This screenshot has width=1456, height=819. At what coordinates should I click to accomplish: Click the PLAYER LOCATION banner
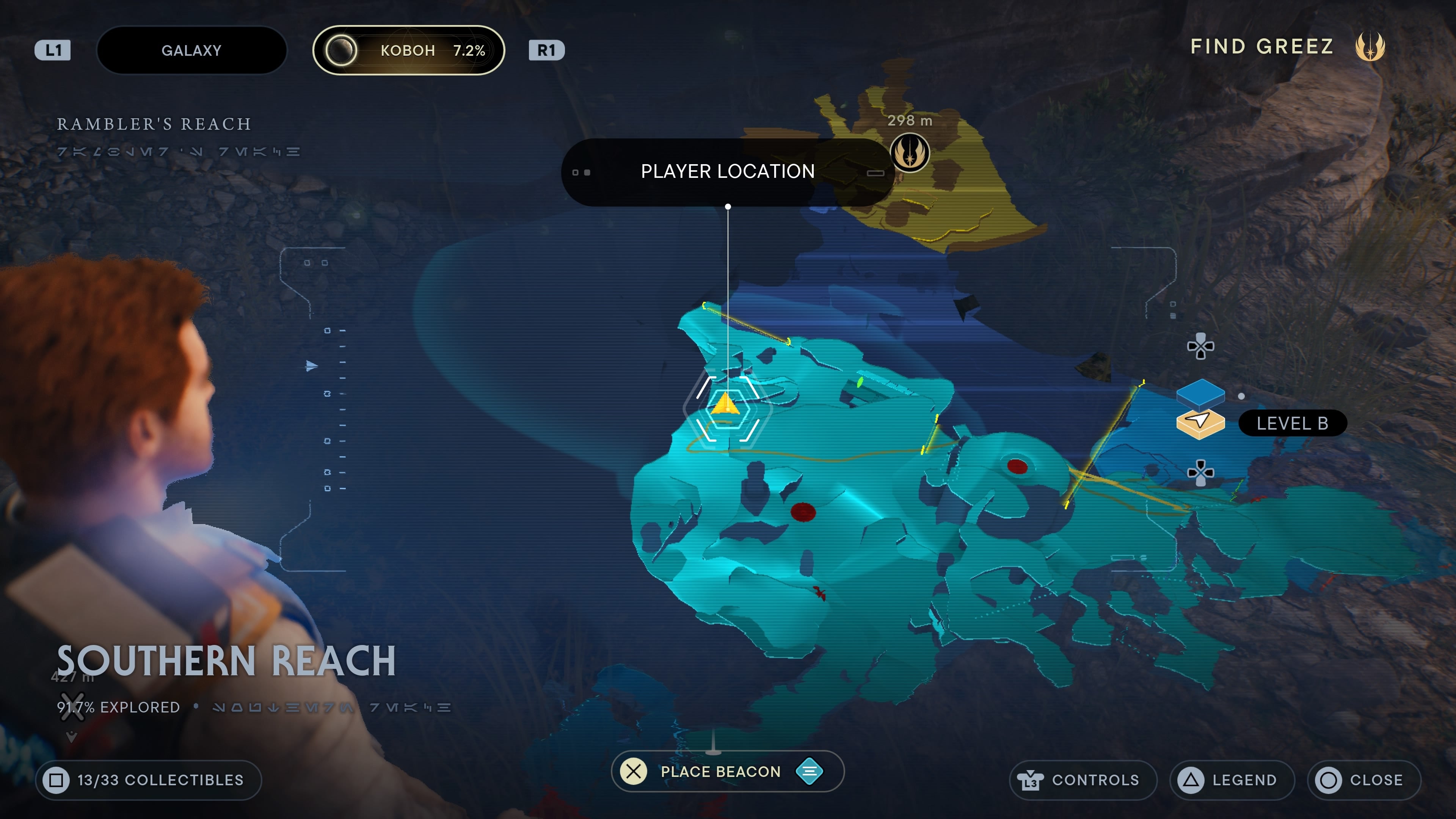click(727, 171)
